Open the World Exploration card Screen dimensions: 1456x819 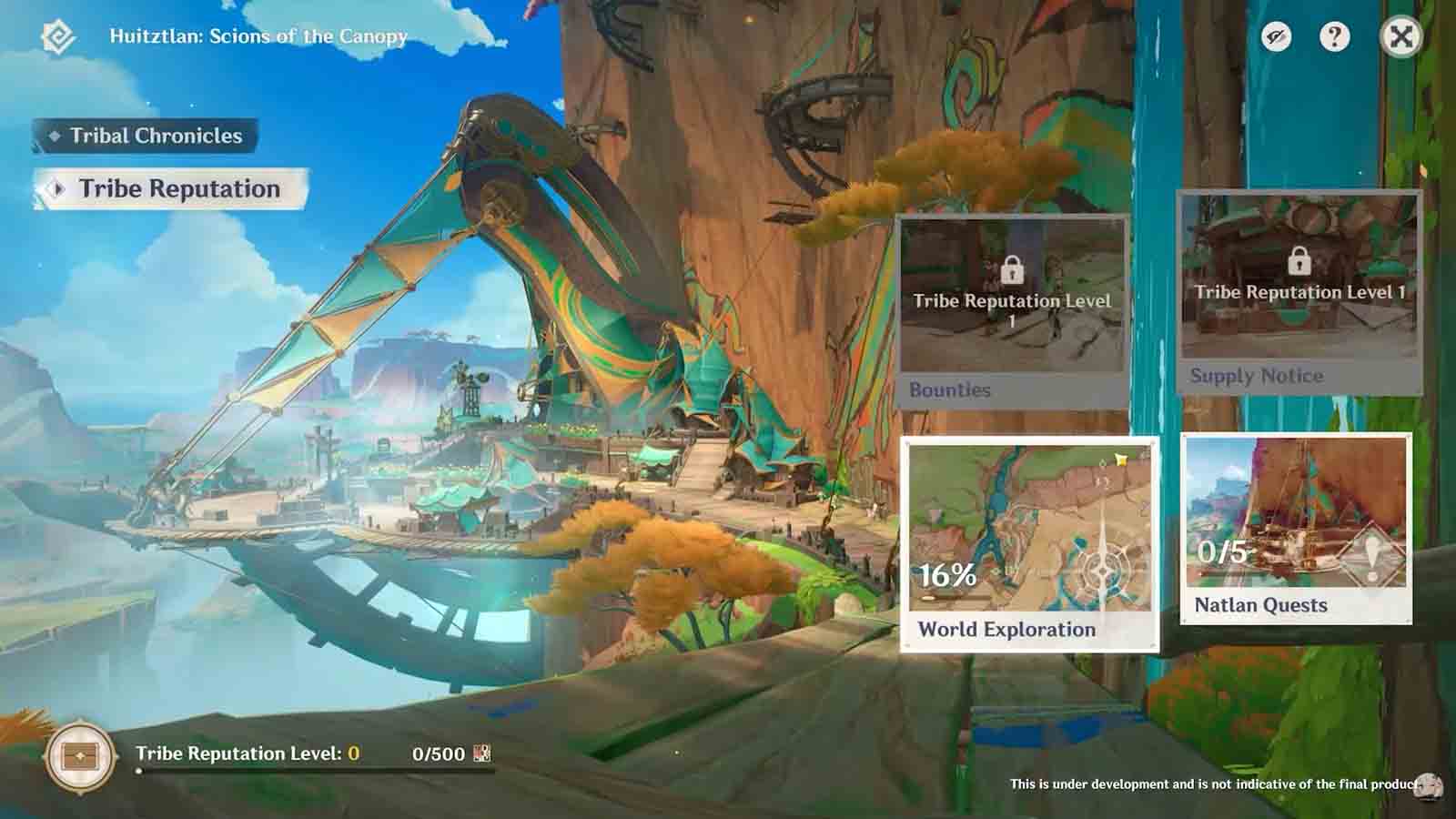(x=1029, y=543)
